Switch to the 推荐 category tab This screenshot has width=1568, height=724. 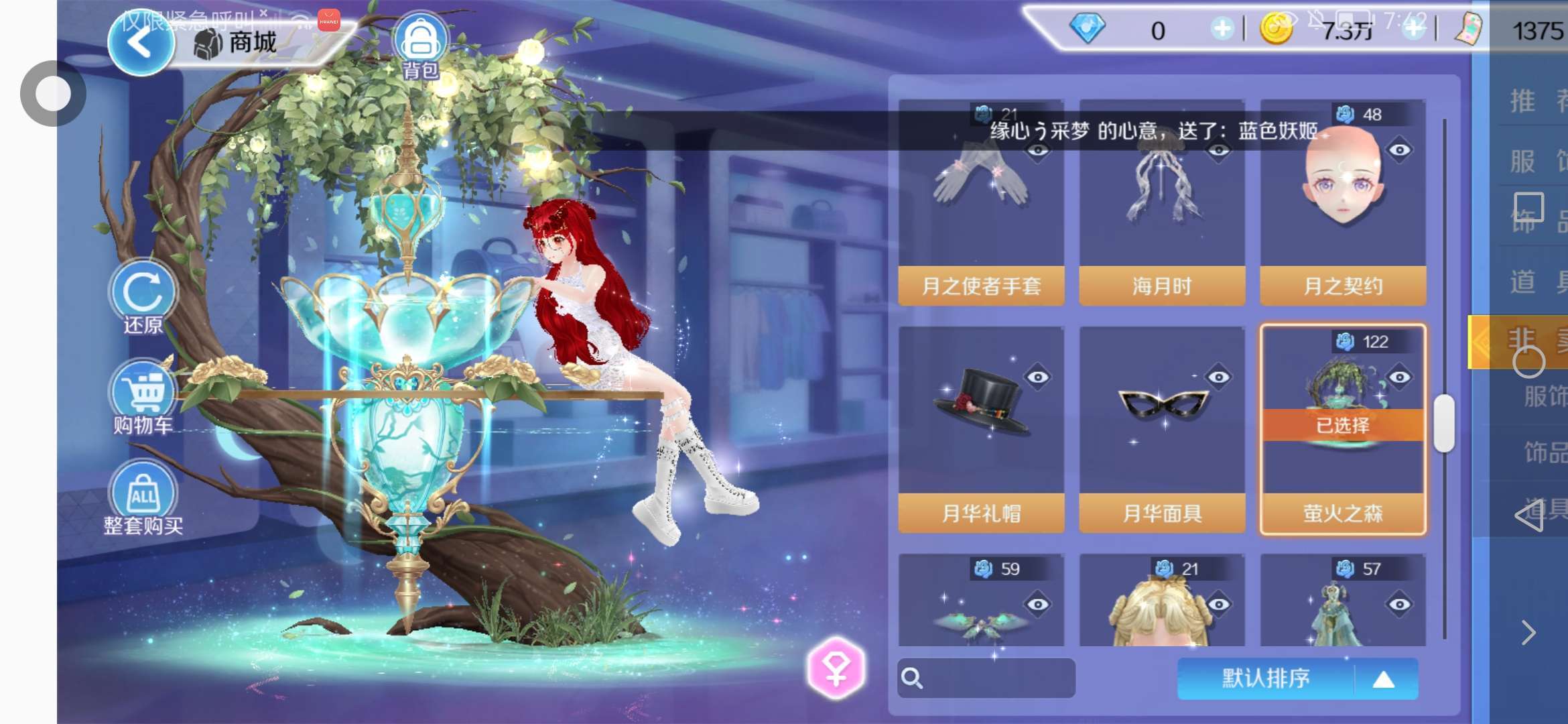pyautogui.click(x=1534, y=101)
